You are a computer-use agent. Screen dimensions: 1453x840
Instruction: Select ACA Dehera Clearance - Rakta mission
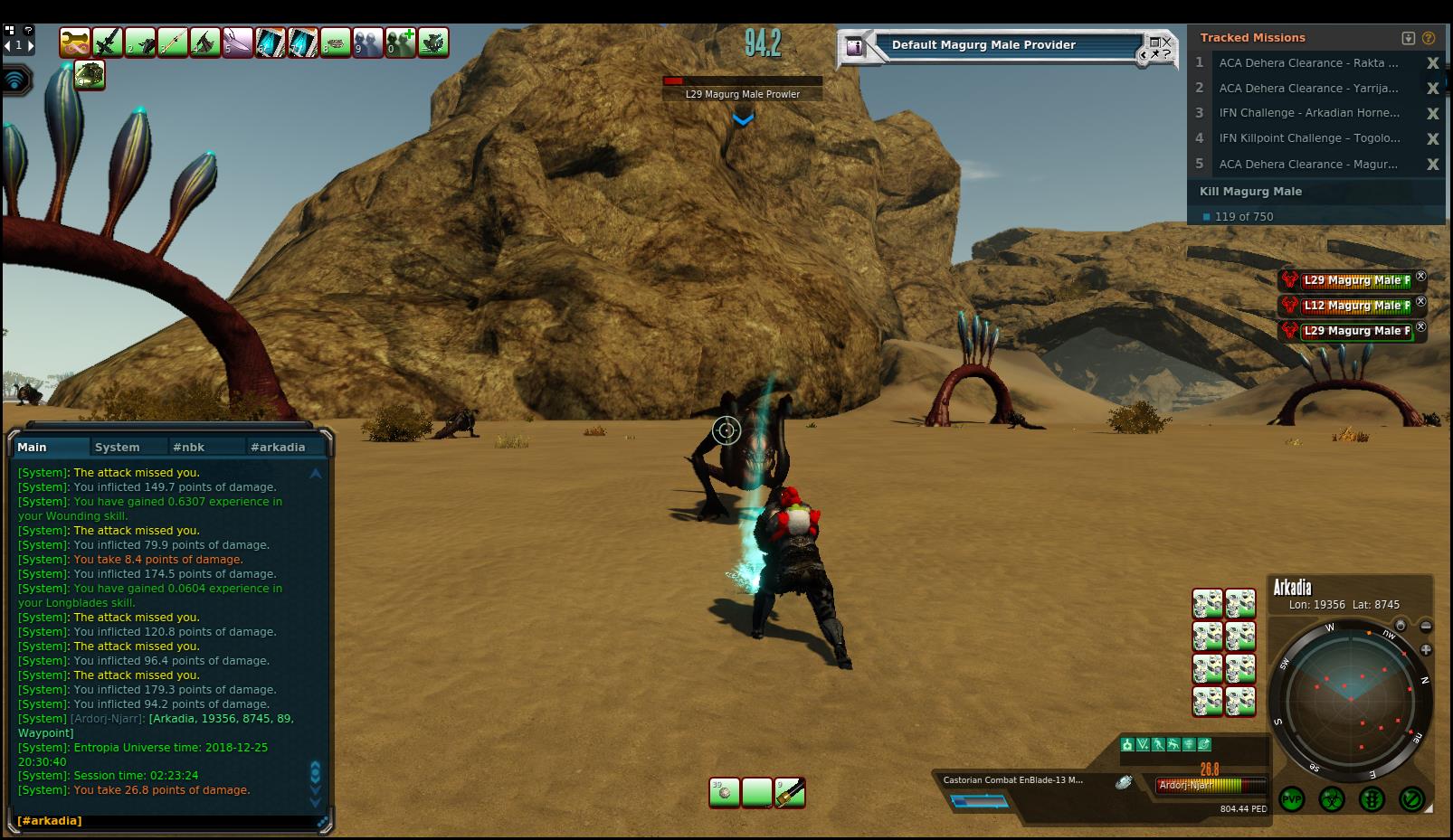pos(1307,63)
